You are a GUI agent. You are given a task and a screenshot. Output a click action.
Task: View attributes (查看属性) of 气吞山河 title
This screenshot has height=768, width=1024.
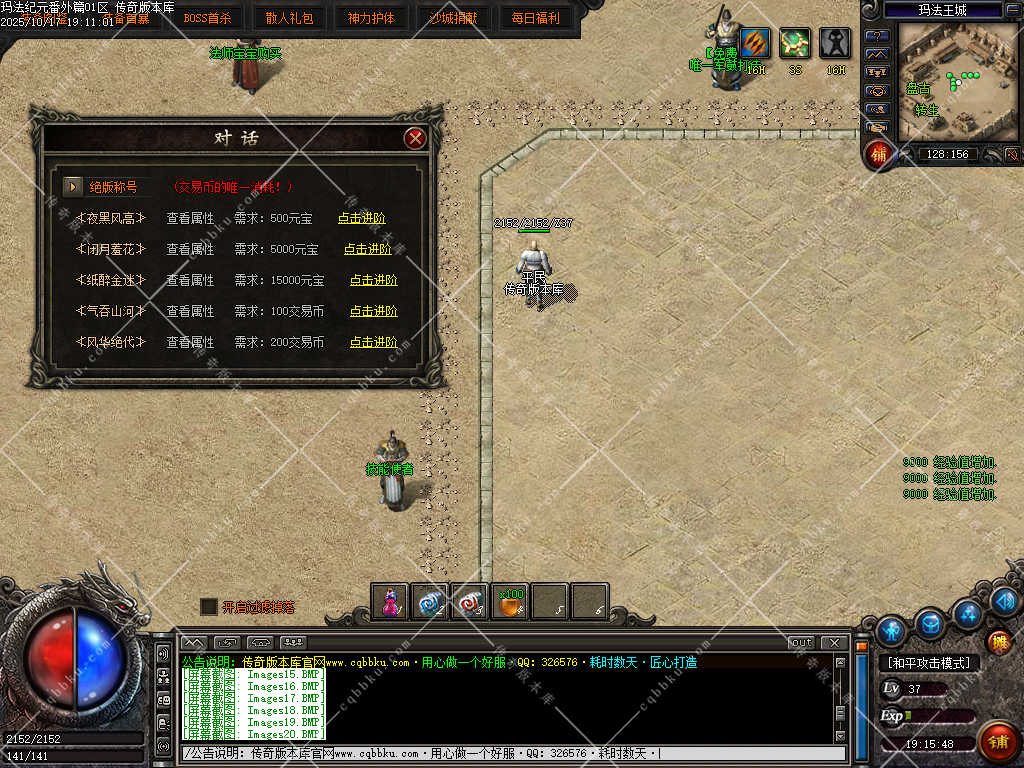pos(190,311)
